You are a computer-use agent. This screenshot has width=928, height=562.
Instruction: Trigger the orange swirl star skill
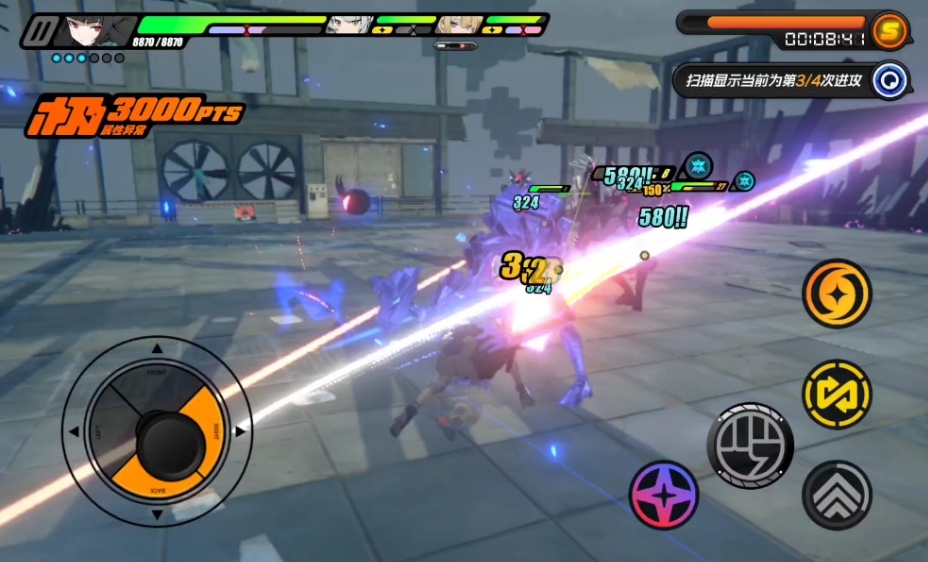837,293
